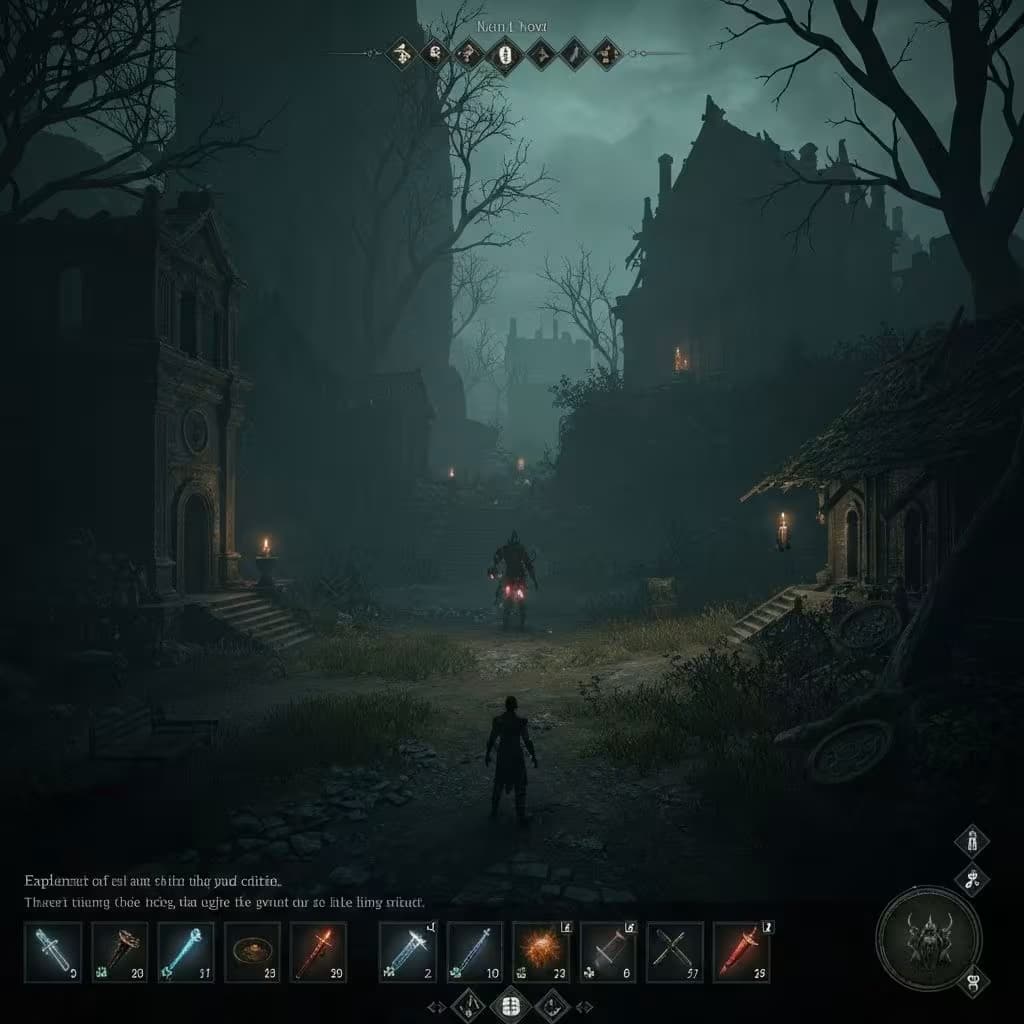The width and height of the screenshot is (1024, 1024).
Task: Choose the crimson blade slot at hotbar end
Action: point(742,951)
